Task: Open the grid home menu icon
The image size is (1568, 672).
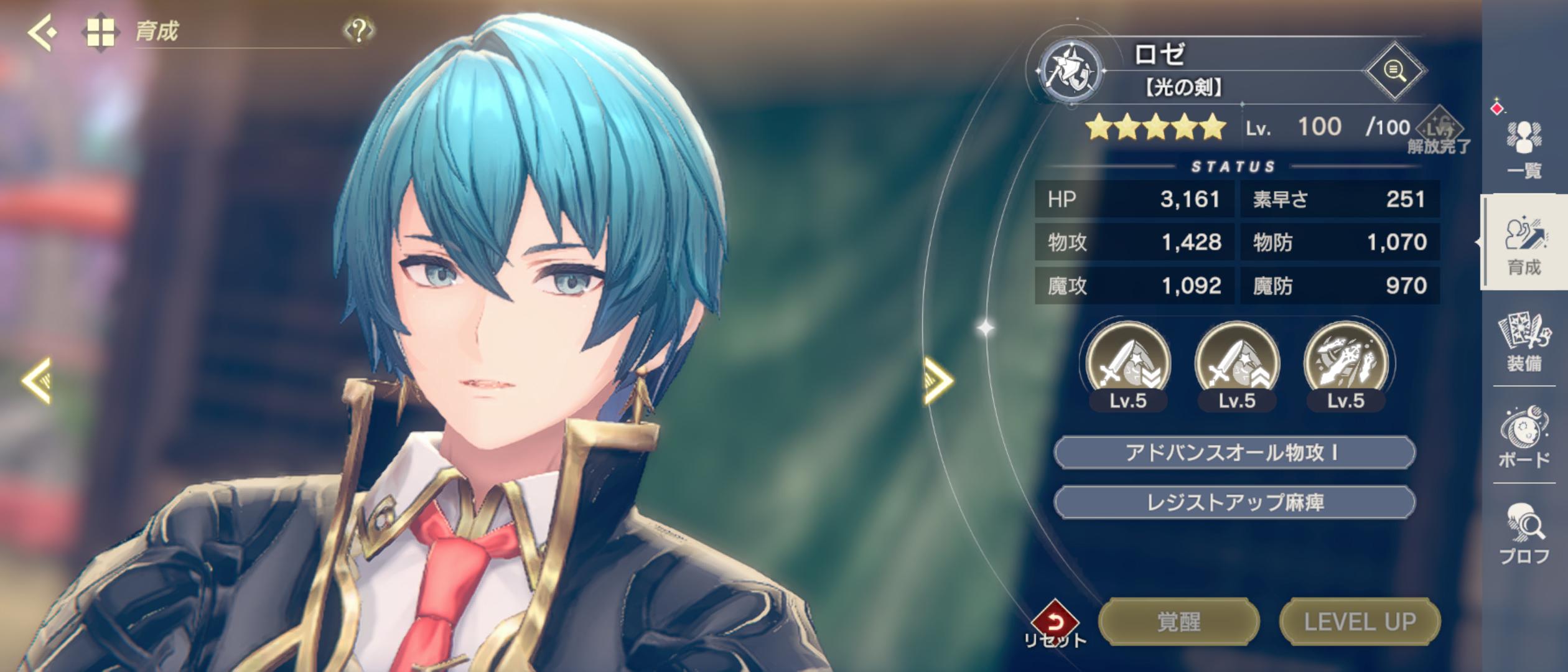Action: coord(100,32)
